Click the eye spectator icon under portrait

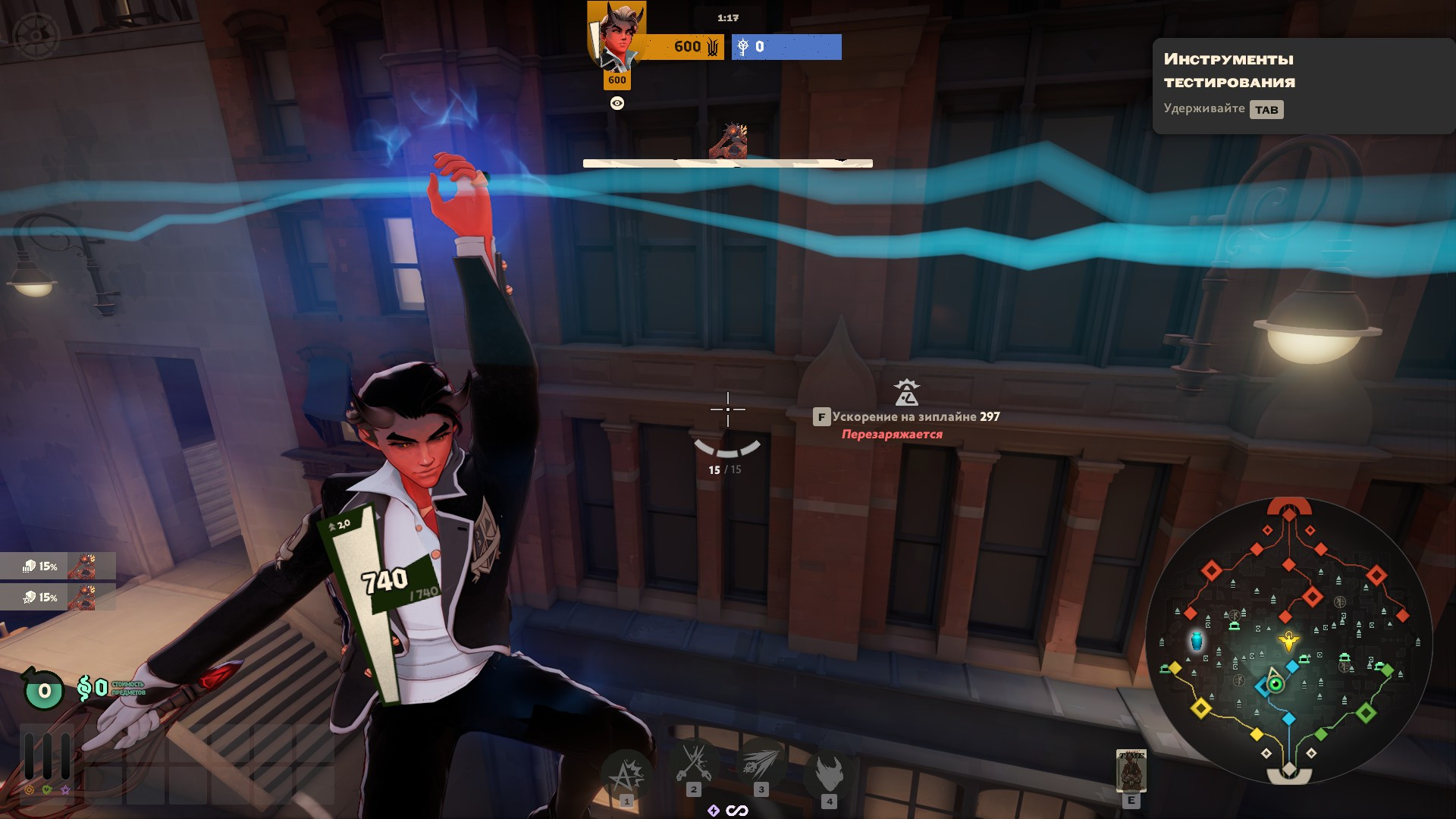click(617, 103)
